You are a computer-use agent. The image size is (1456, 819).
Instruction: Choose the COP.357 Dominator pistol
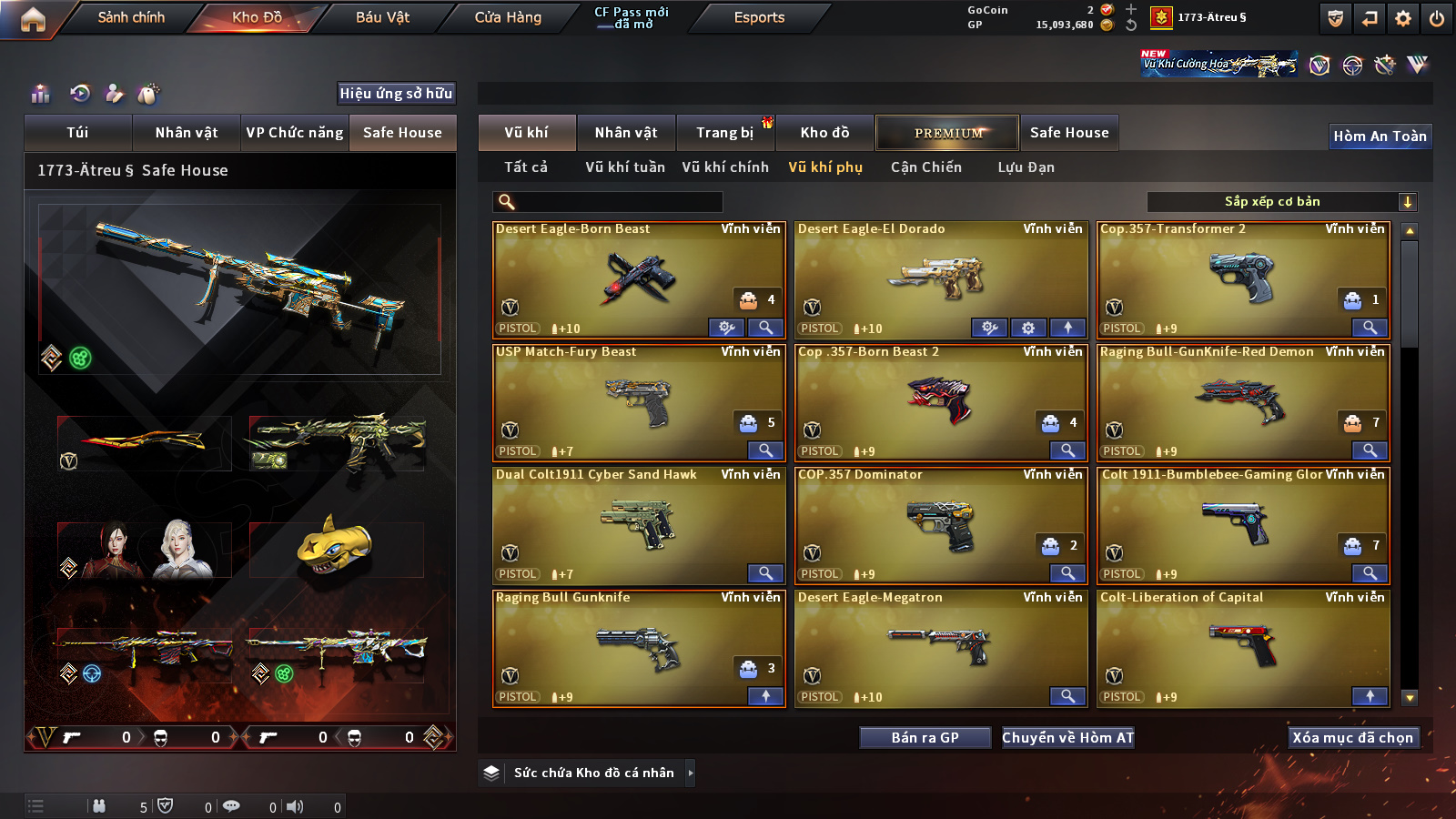tap(940, 523)
